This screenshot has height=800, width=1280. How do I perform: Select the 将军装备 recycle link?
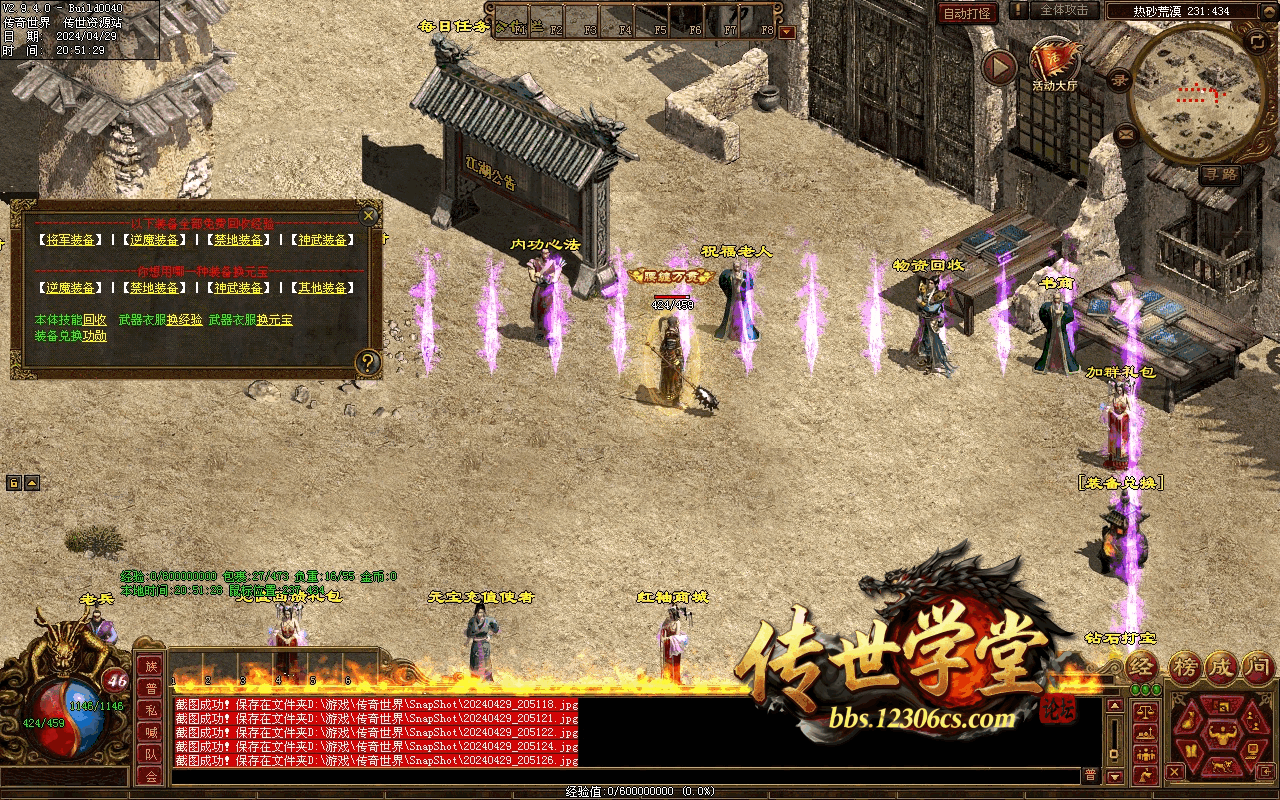tap(69, 240)
